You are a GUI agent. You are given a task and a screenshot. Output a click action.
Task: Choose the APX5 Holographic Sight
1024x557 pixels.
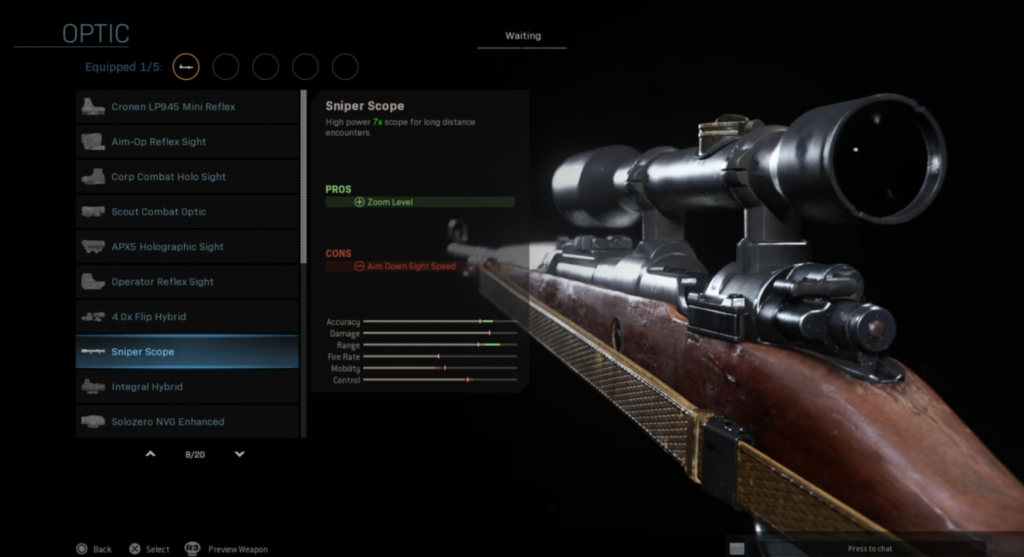pos(187,247)
